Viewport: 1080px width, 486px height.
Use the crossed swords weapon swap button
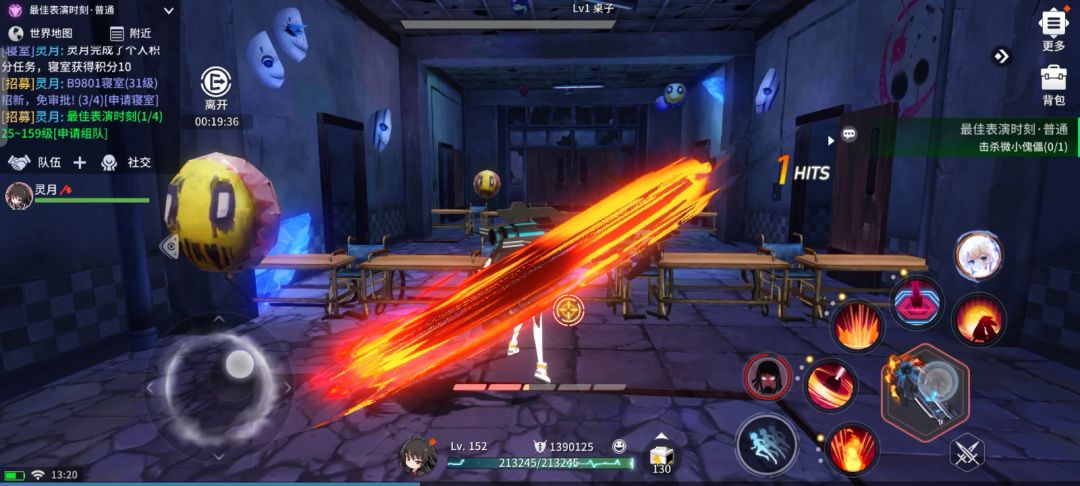click(x=967, y=454)
